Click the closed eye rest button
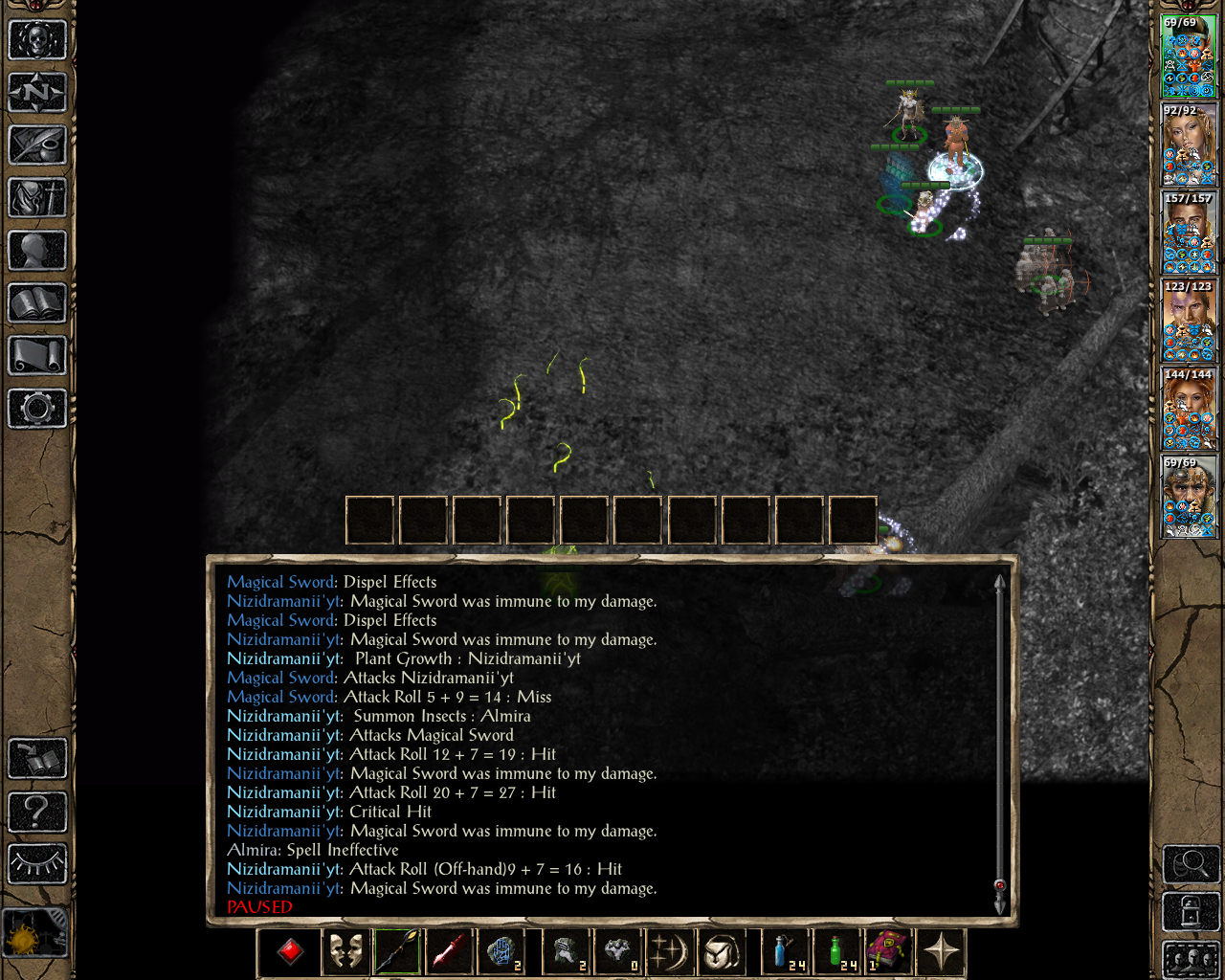This screenshot has height=980, width=1225. tap(37, 864)
